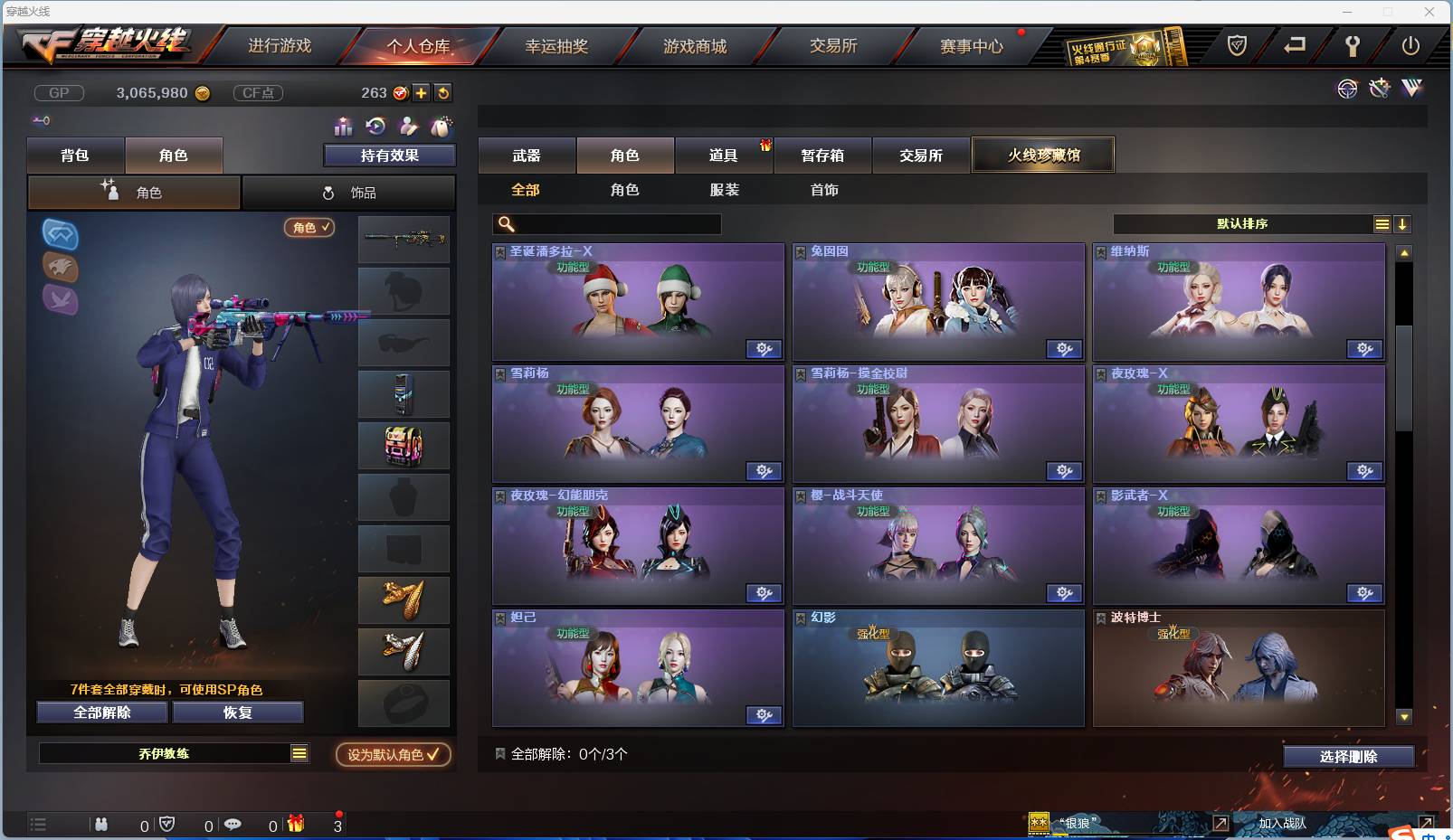Click the sort direction down-arrow

1403,223
